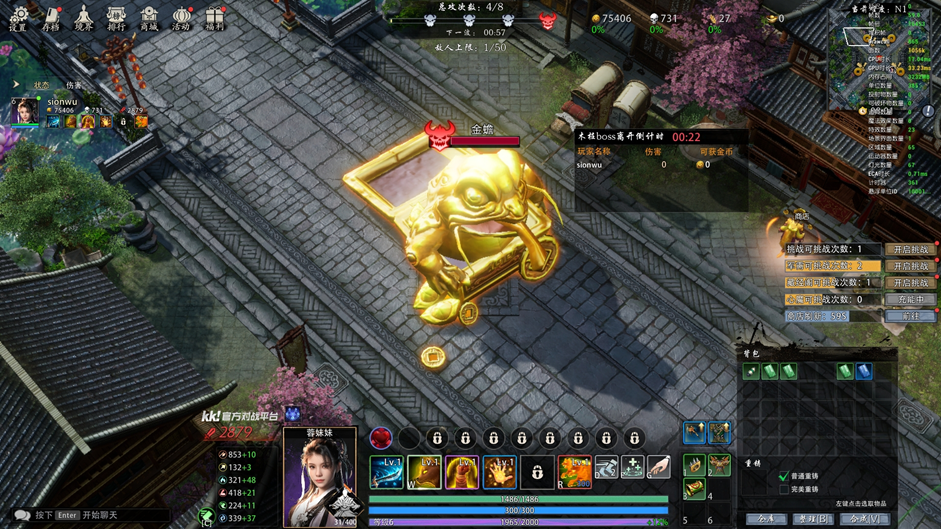
Task: Enable the 完美重铸 perfect reforge checkbox
Action: click(x=784, y=490)
